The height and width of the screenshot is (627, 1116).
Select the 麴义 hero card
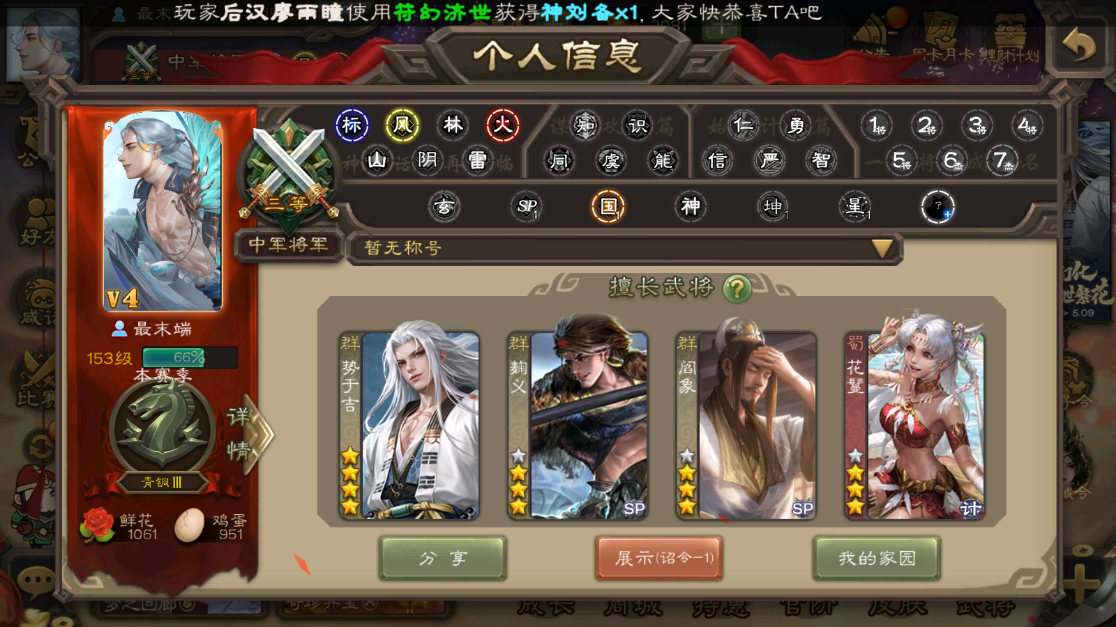pos(578,426)
